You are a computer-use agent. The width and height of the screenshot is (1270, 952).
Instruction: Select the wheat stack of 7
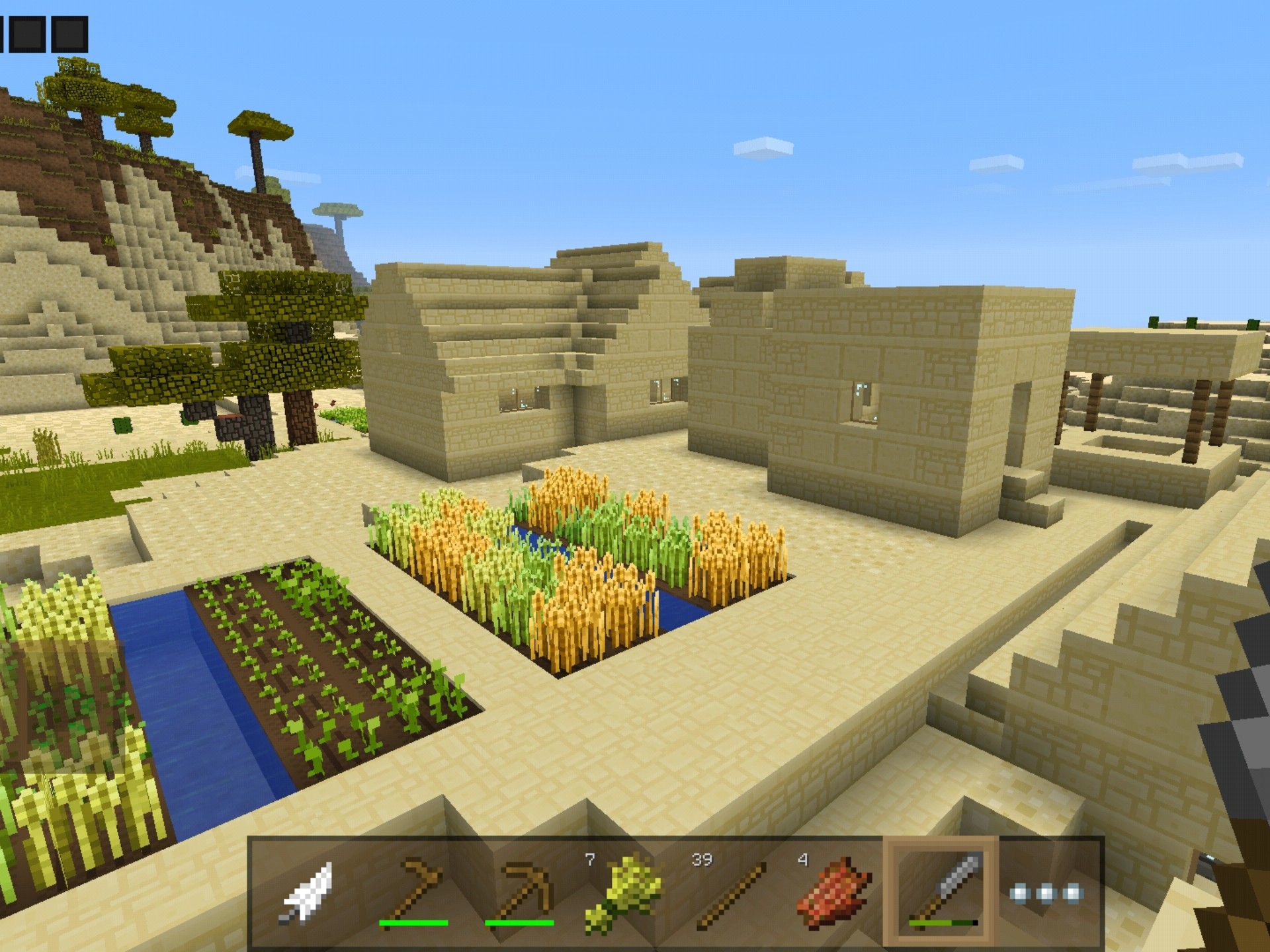[623, 892]
